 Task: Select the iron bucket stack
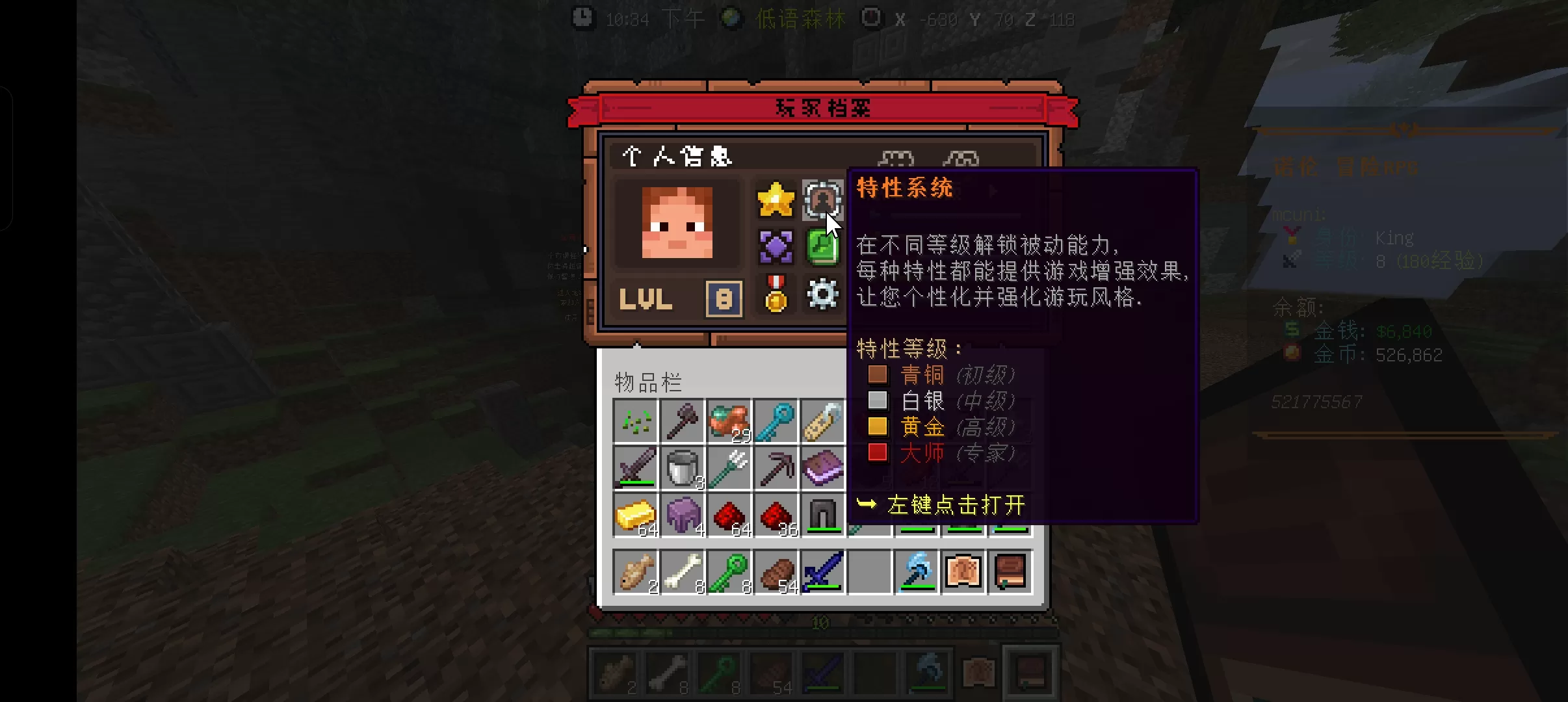click(x=683, y=468)
